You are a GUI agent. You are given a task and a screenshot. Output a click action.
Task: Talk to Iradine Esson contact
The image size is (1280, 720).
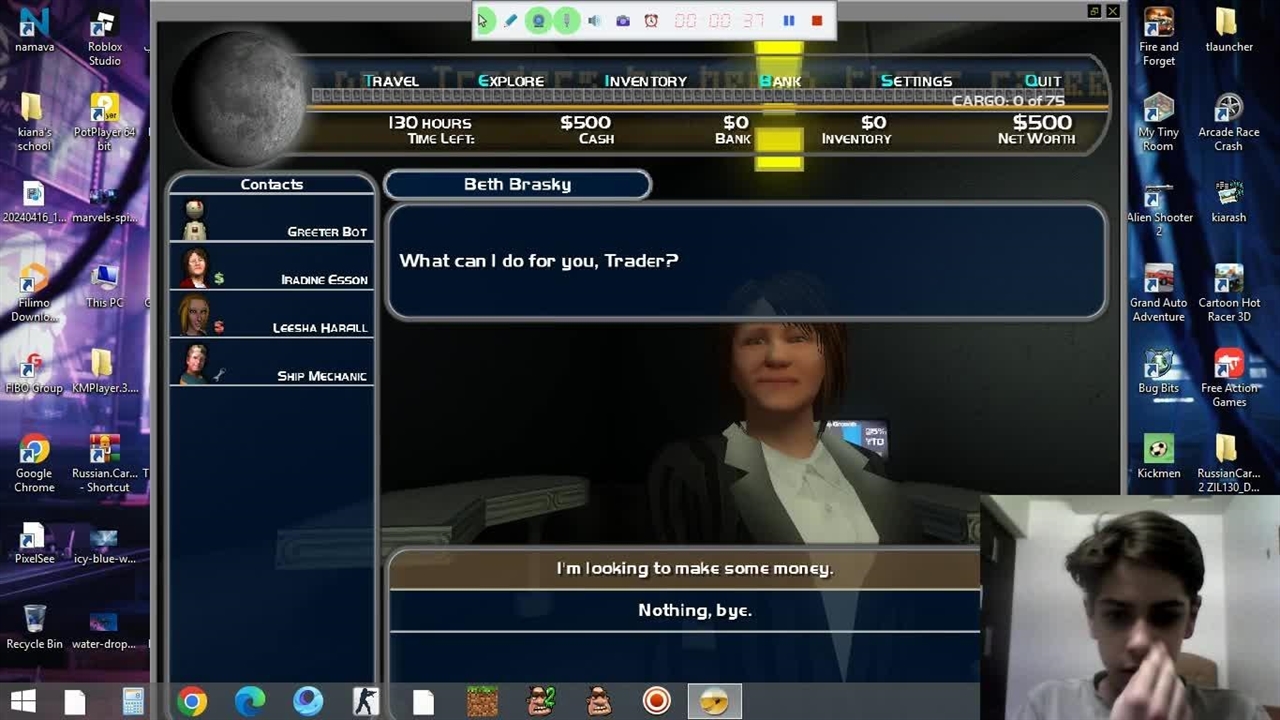[x=272, y=268]
